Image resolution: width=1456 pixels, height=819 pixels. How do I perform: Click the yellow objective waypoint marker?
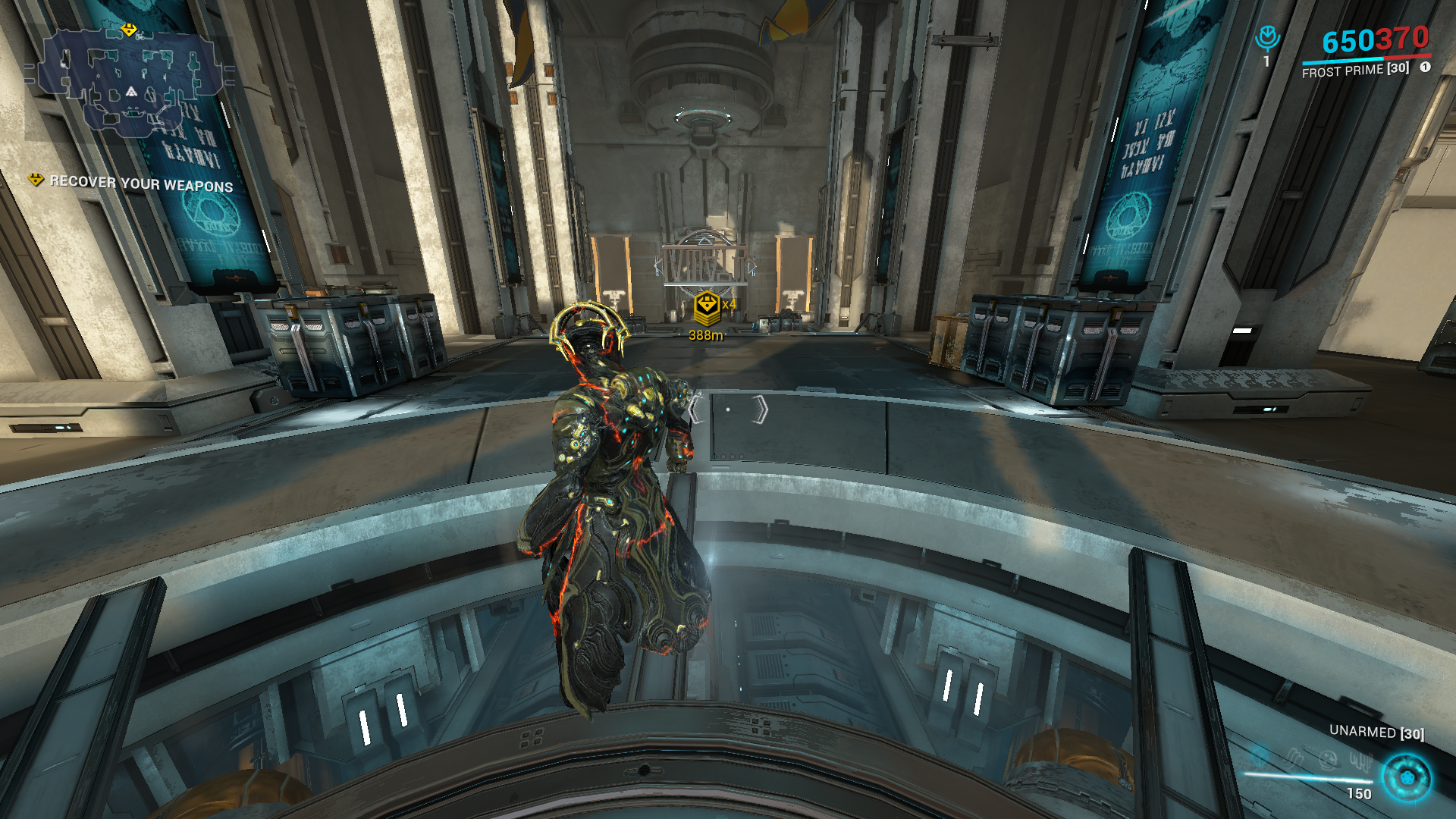(707, 306)
